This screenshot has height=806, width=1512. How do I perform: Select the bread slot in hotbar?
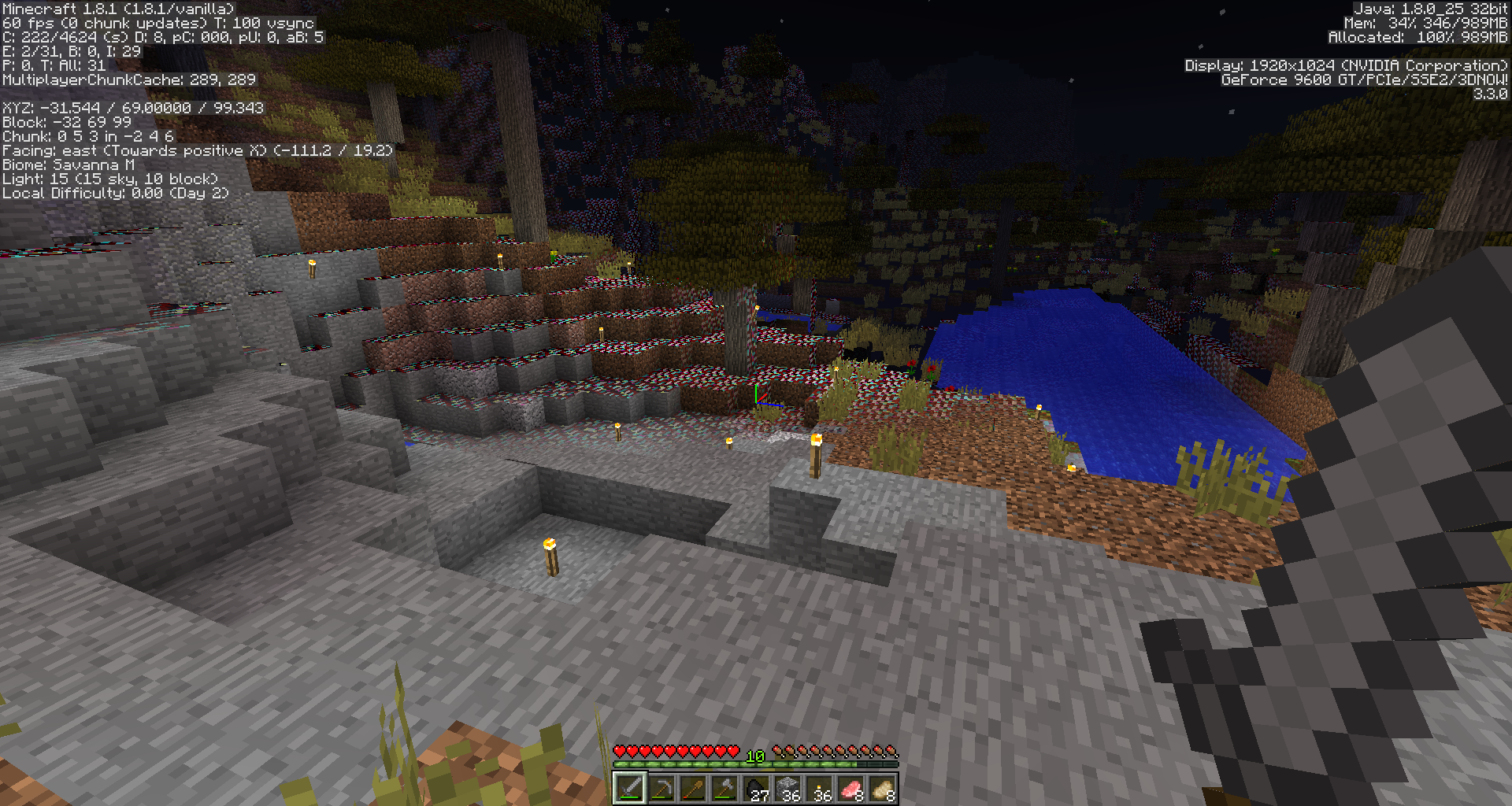pyautogui.click(x=882, y=788)
